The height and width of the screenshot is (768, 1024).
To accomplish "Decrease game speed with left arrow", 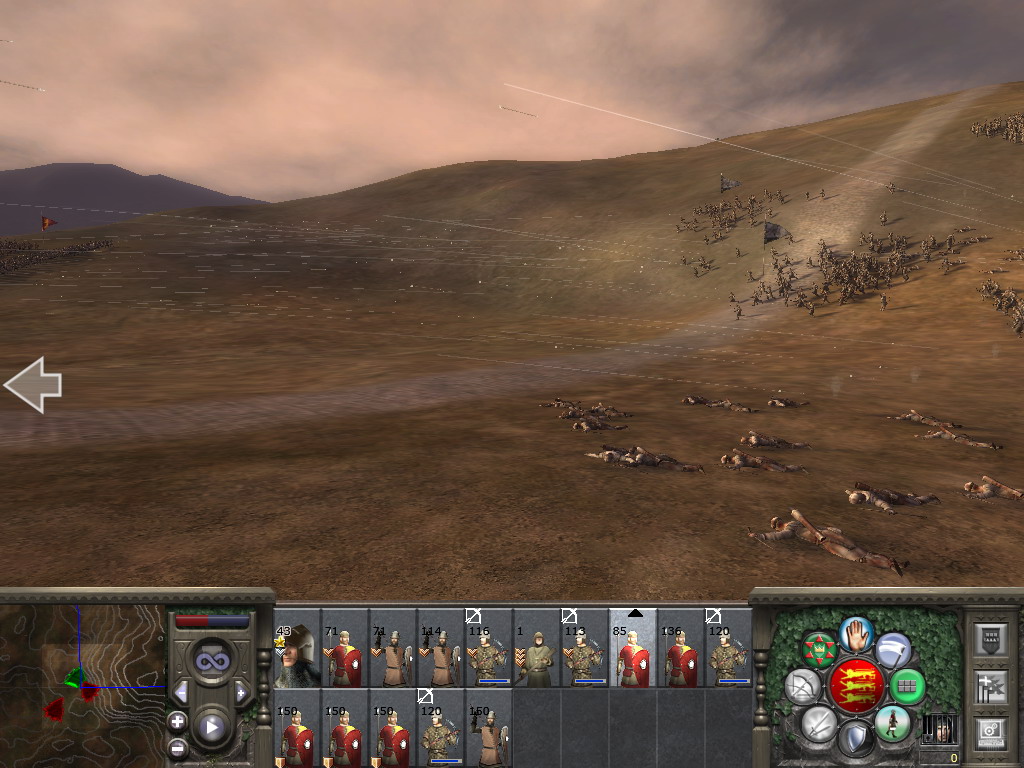I will [181, 692].
